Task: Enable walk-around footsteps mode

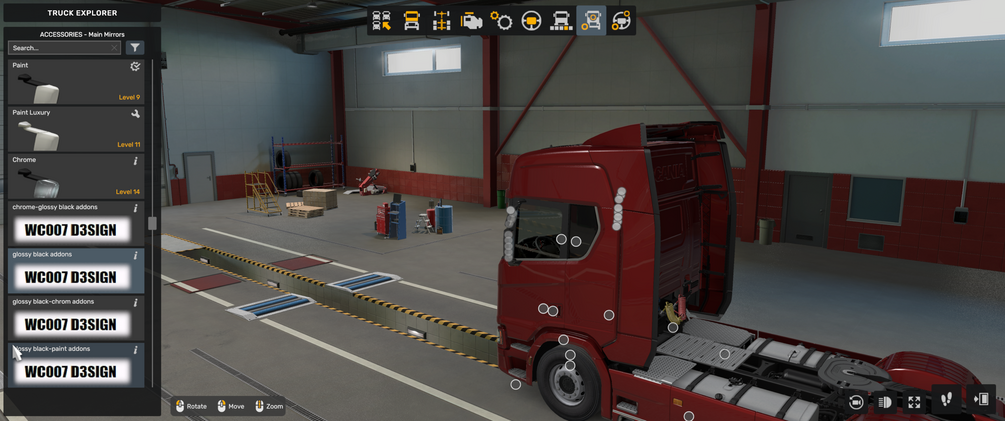Action: (x=947, y=400)
